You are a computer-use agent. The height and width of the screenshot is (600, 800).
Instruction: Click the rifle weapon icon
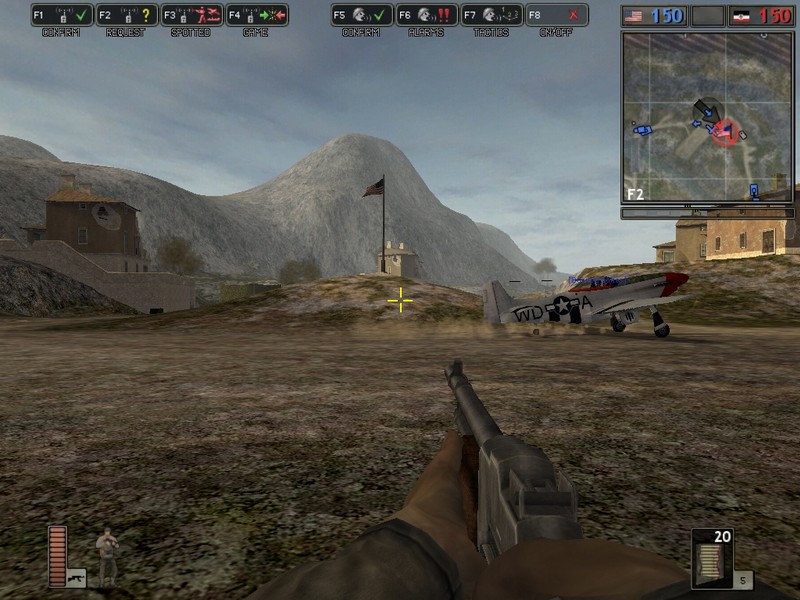[76, 577]
